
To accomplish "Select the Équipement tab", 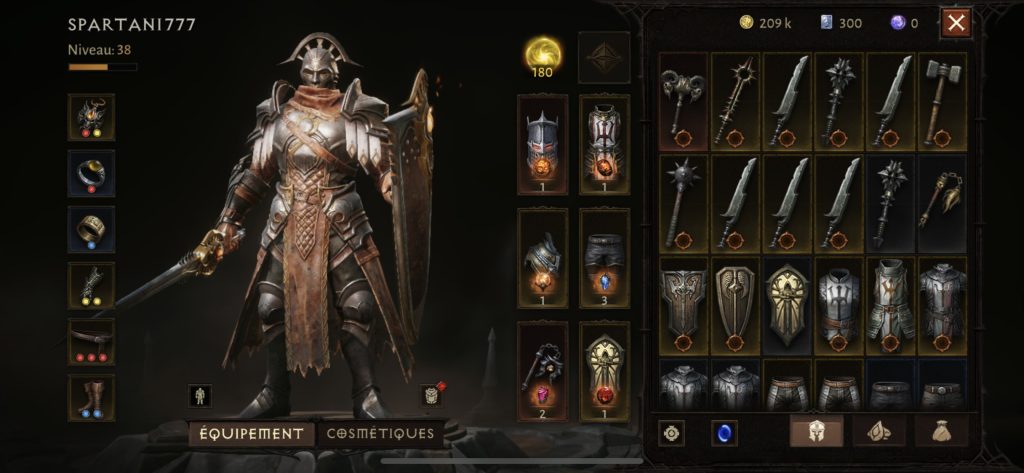I will coord(250,433).
